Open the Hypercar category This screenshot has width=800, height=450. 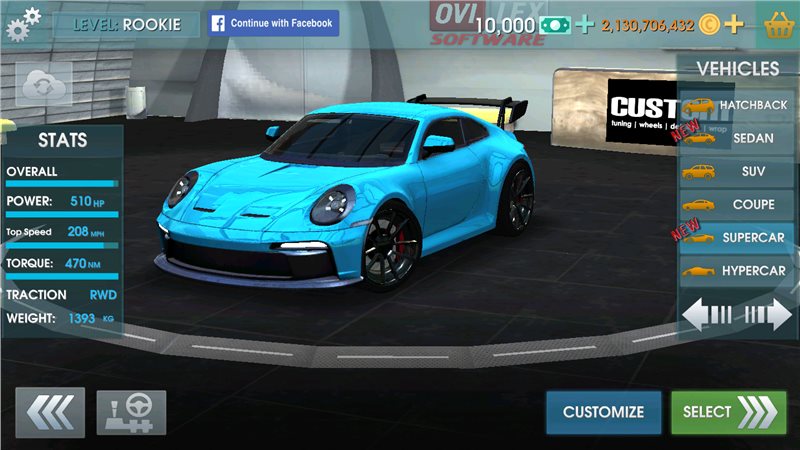point(737,271)
